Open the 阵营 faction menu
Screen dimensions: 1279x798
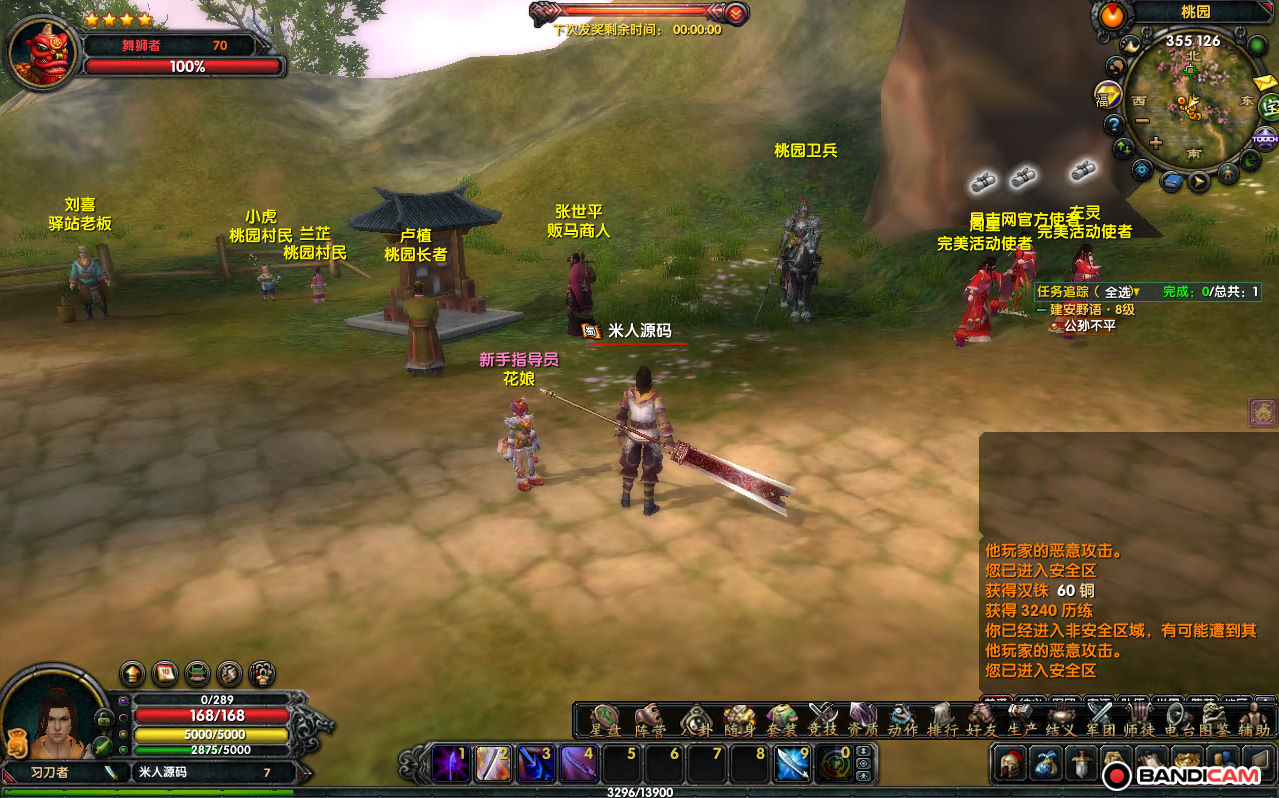click(x=650, y=719)
